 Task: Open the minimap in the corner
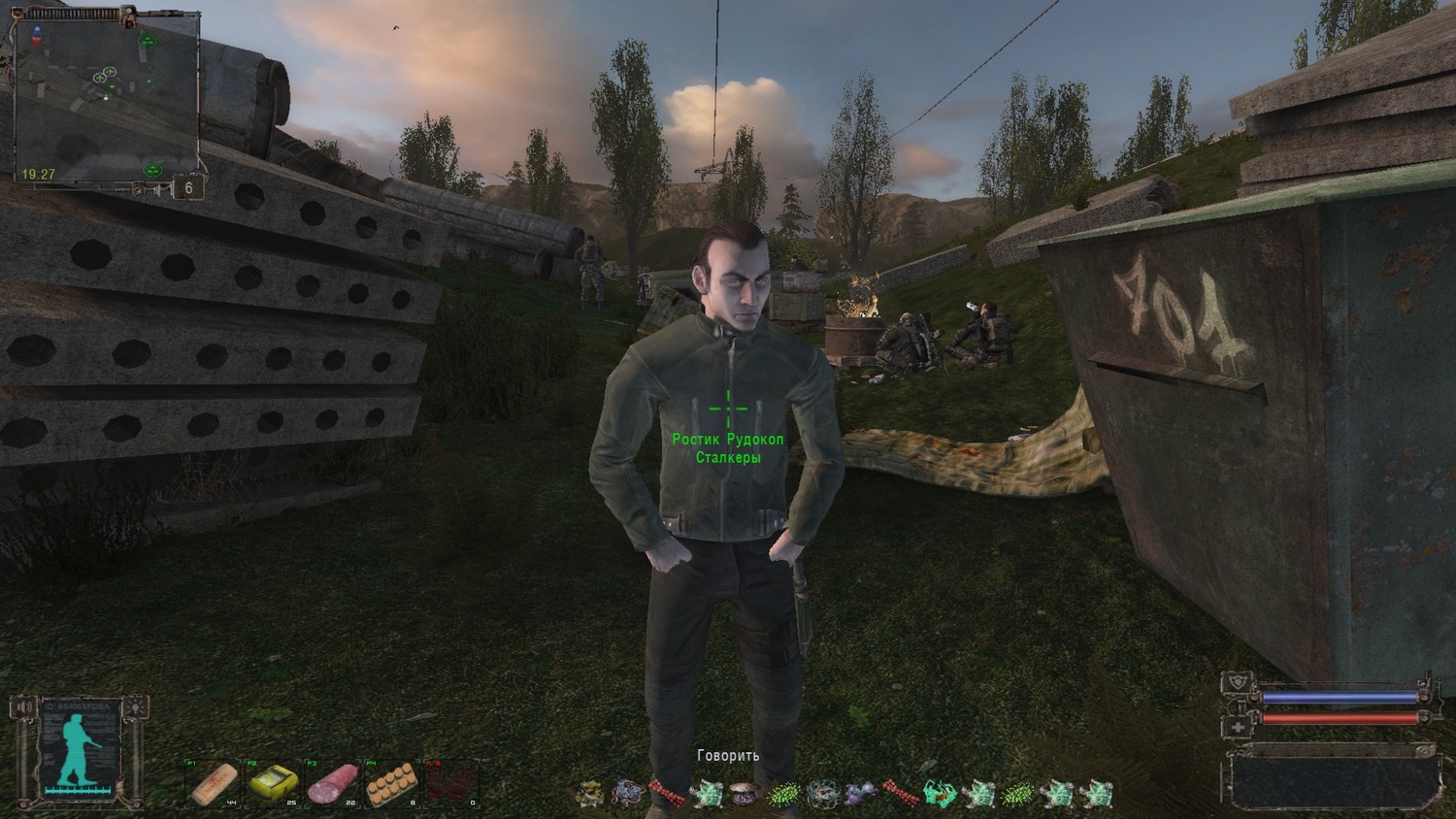(x=105, y=95)
